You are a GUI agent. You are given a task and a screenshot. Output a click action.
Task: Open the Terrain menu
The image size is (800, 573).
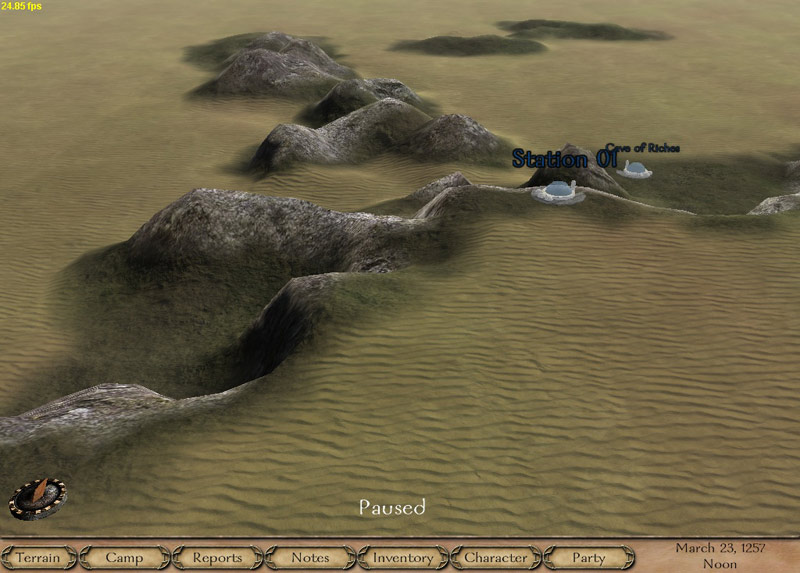point(39,558)
